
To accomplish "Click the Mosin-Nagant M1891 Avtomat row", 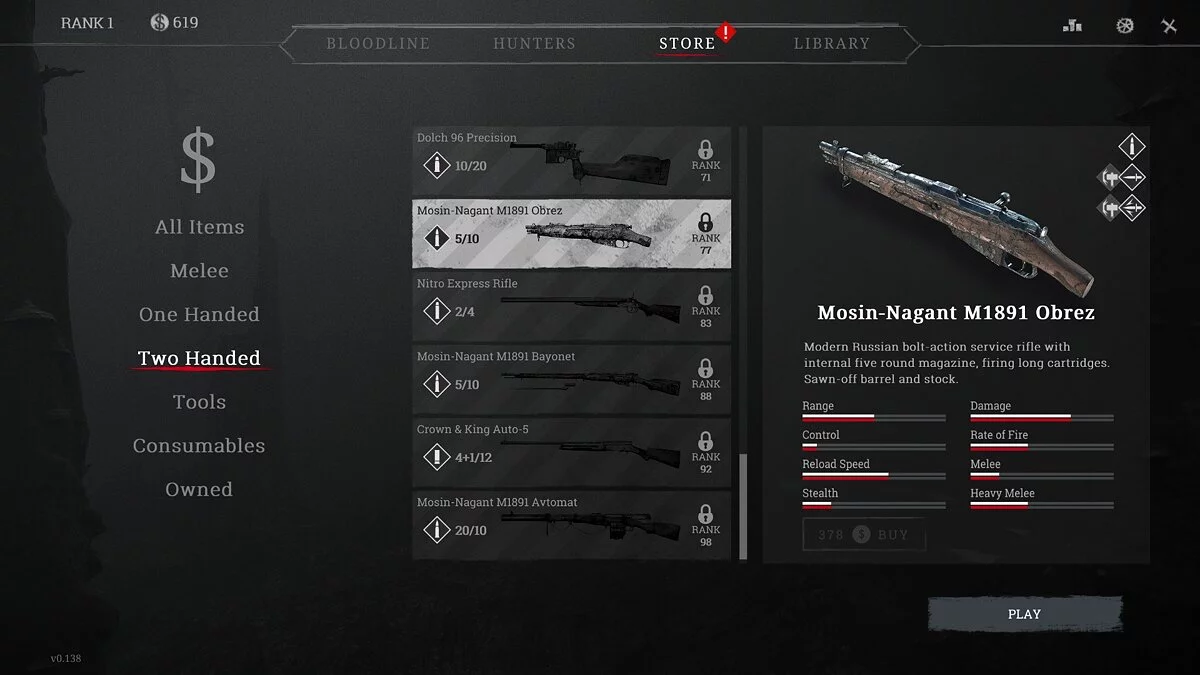I will point(571,525).
